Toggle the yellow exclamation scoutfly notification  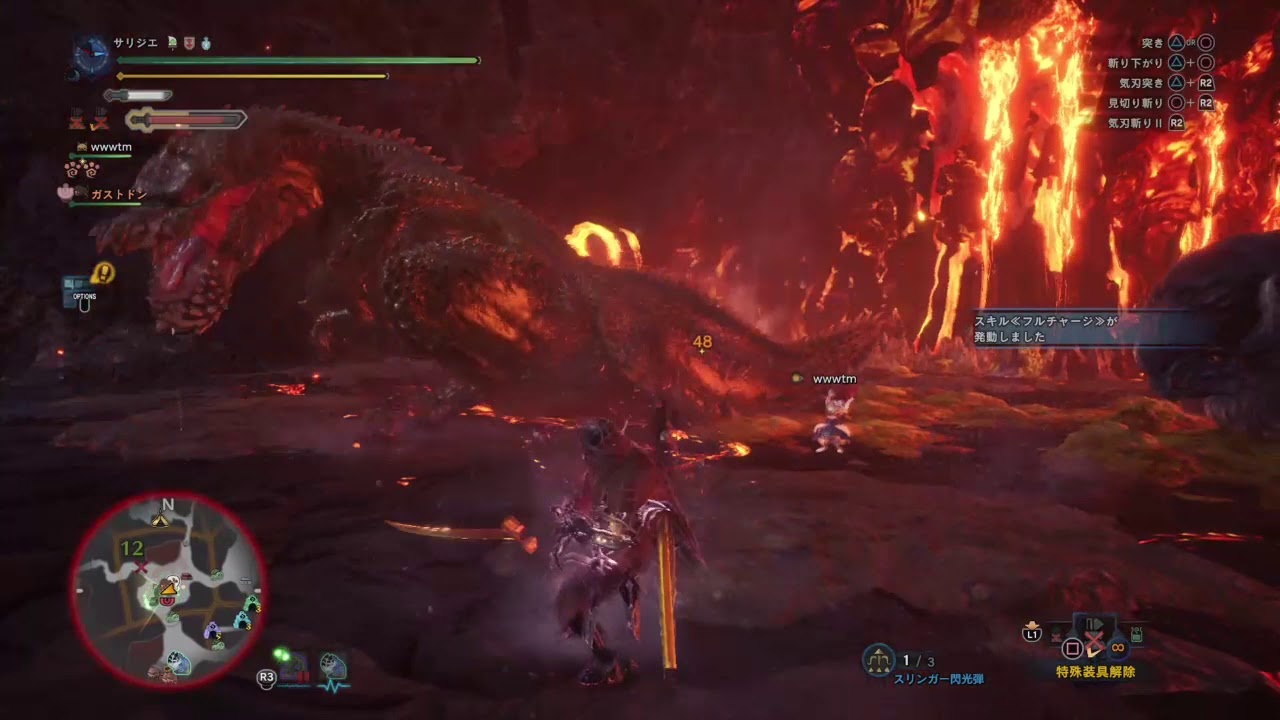105,272
